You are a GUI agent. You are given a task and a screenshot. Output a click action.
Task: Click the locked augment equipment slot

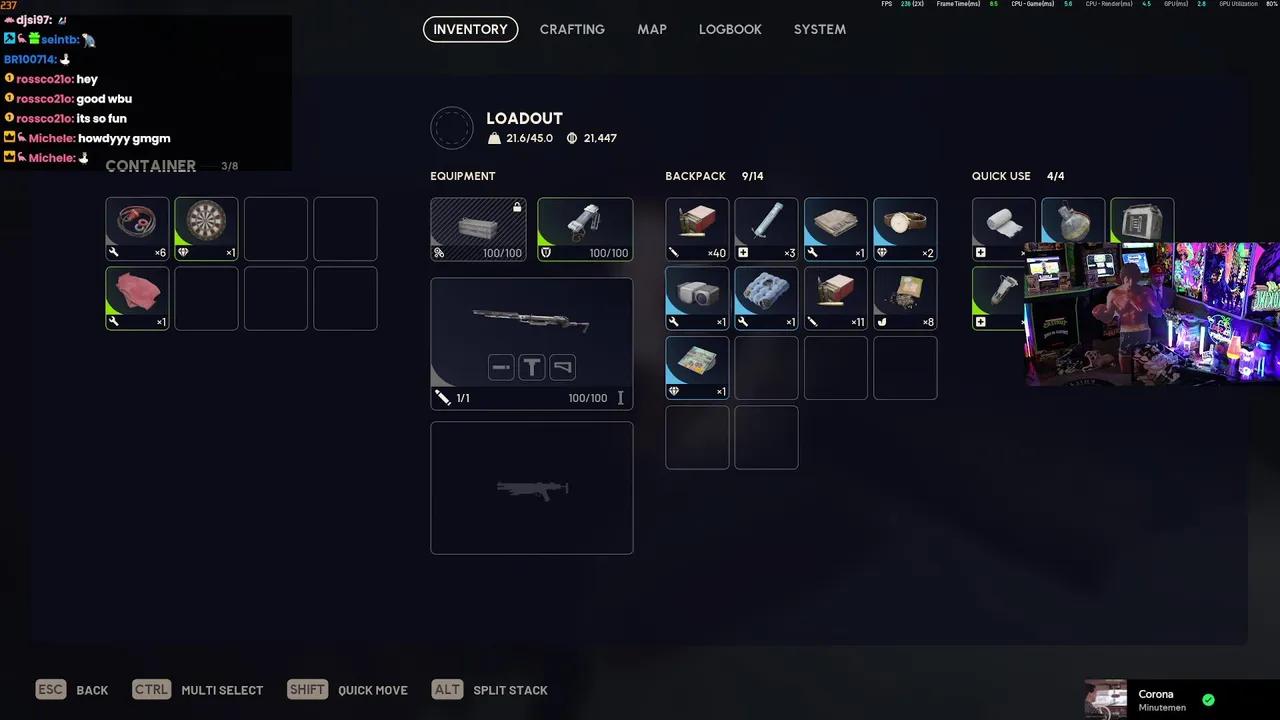pos(478,229)
